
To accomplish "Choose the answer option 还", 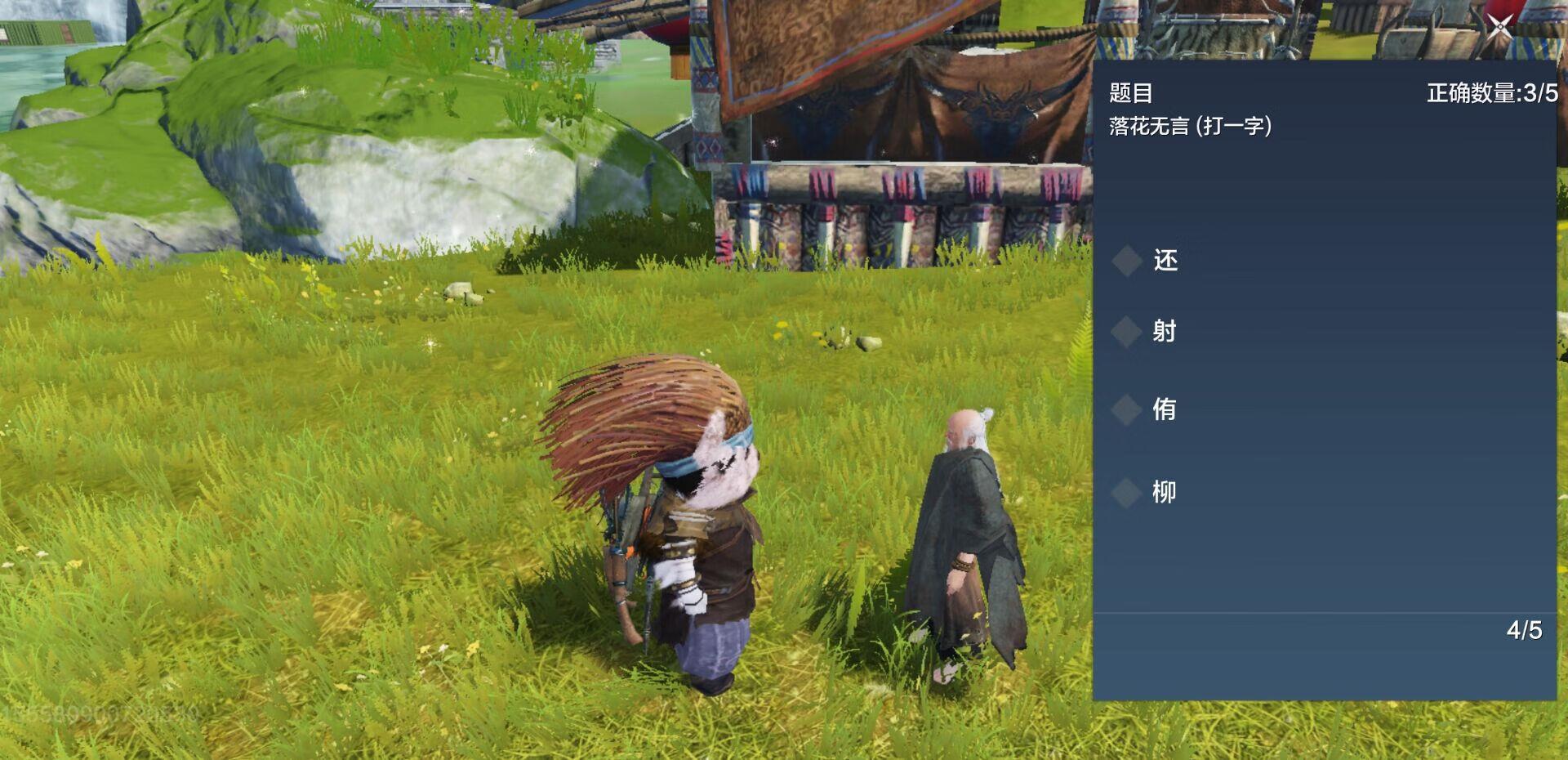I will pos(1165,261).
